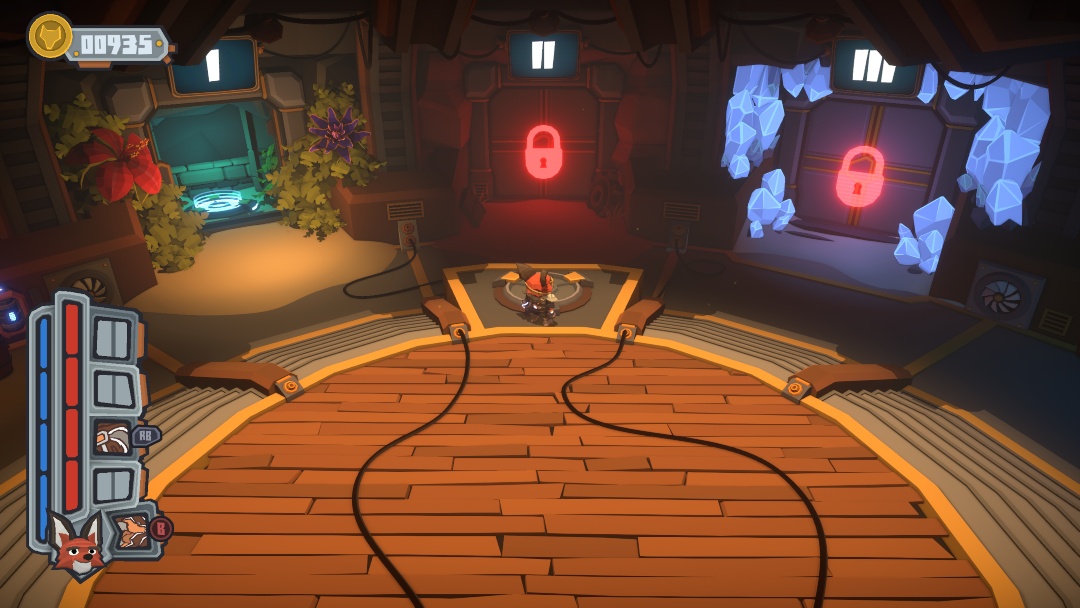This screenshot has width=1080, height=608.
Task: Click the fox character portrait
Action: pos(75,546)
